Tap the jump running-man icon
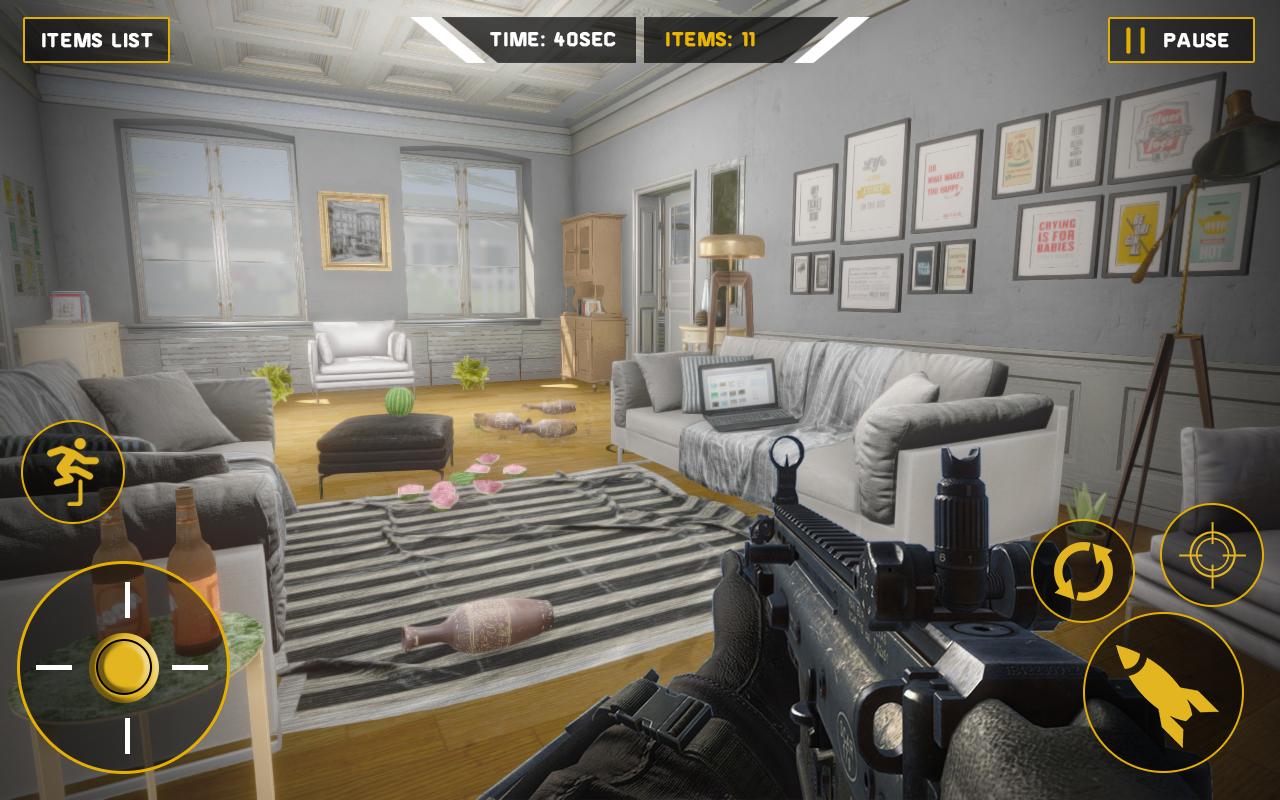The height and width of the screenshot is (800, 1280). coord(73,472)
